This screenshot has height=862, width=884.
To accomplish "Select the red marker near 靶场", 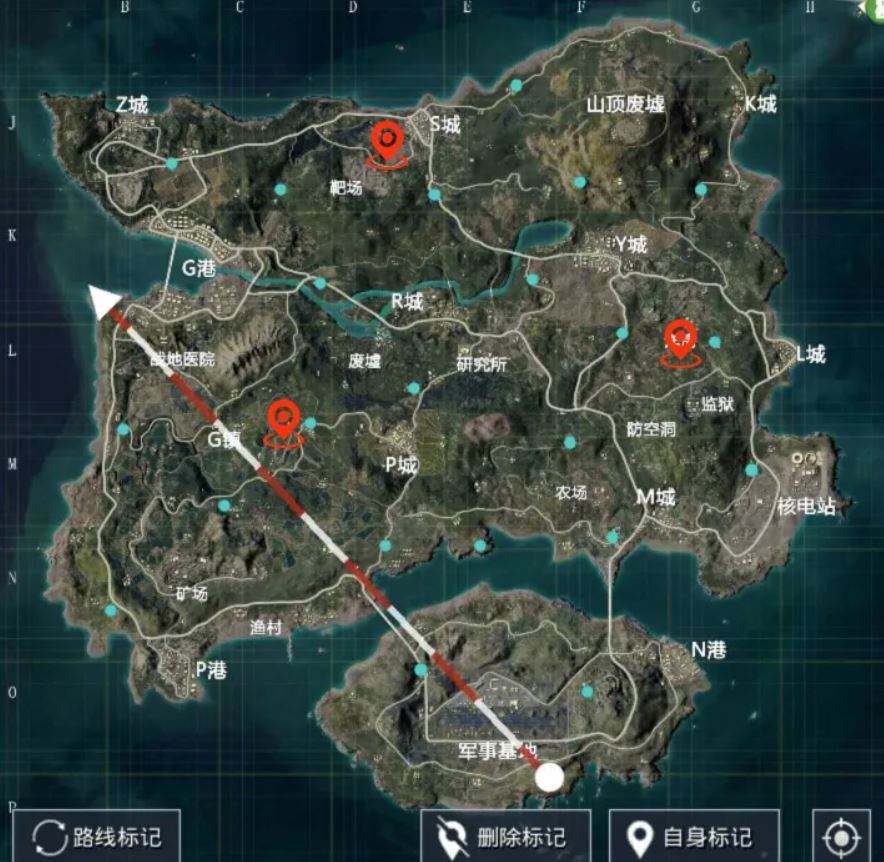I will [386, 140].
